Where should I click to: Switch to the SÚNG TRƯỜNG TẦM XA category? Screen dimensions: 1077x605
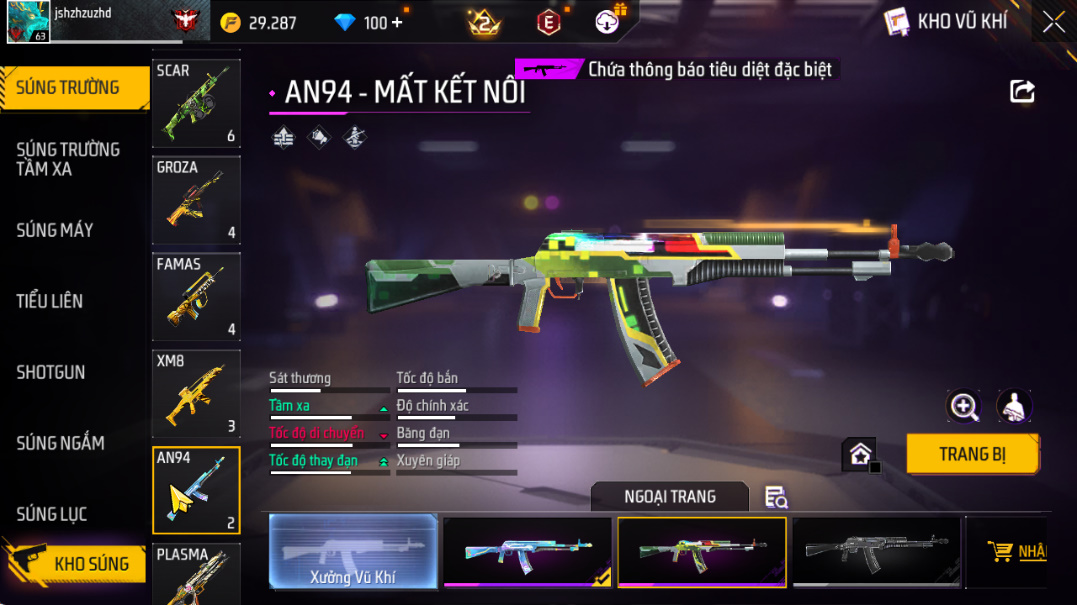click(68, 159)
